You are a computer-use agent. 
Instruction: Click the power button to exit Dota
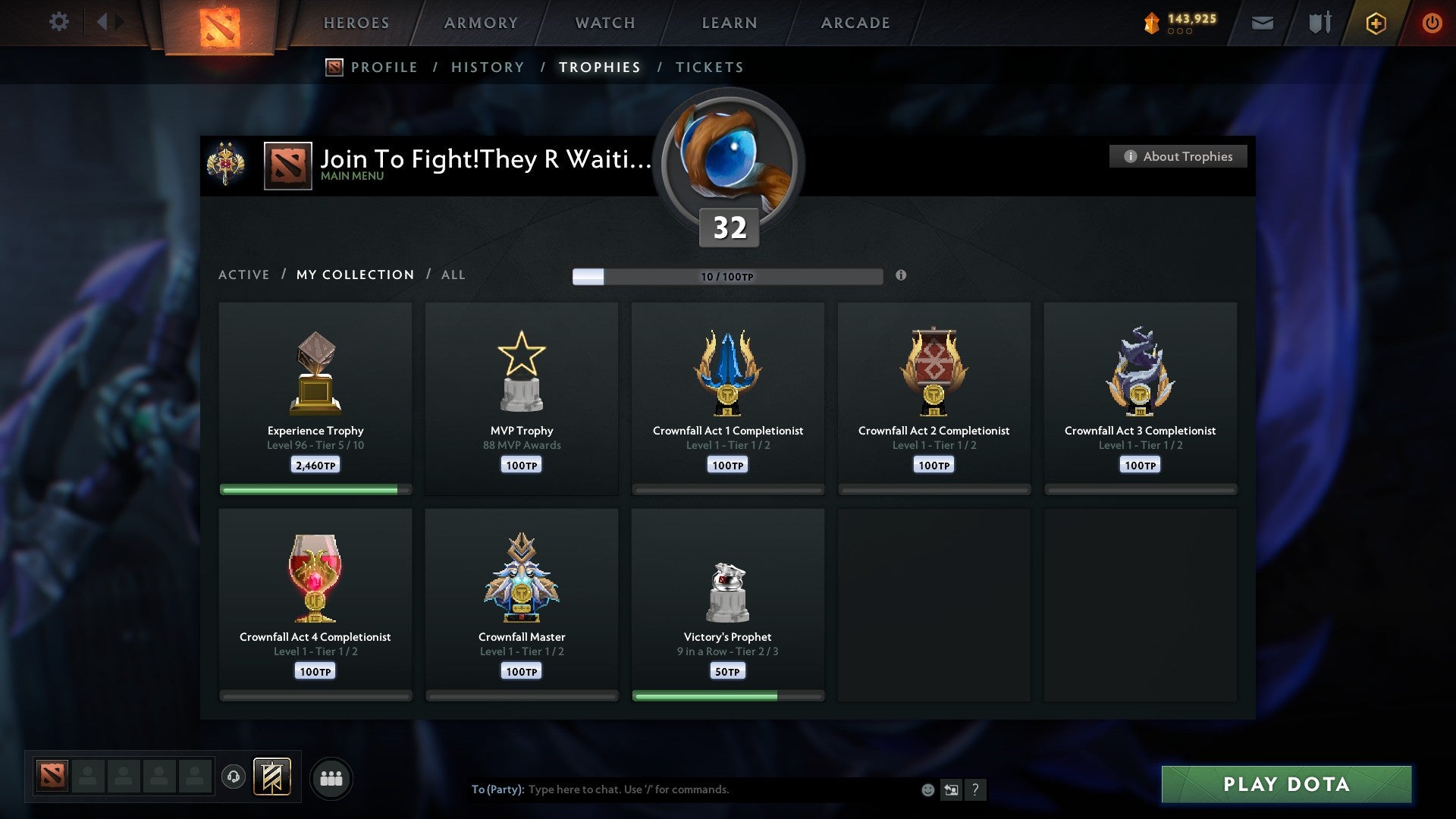1432,23
